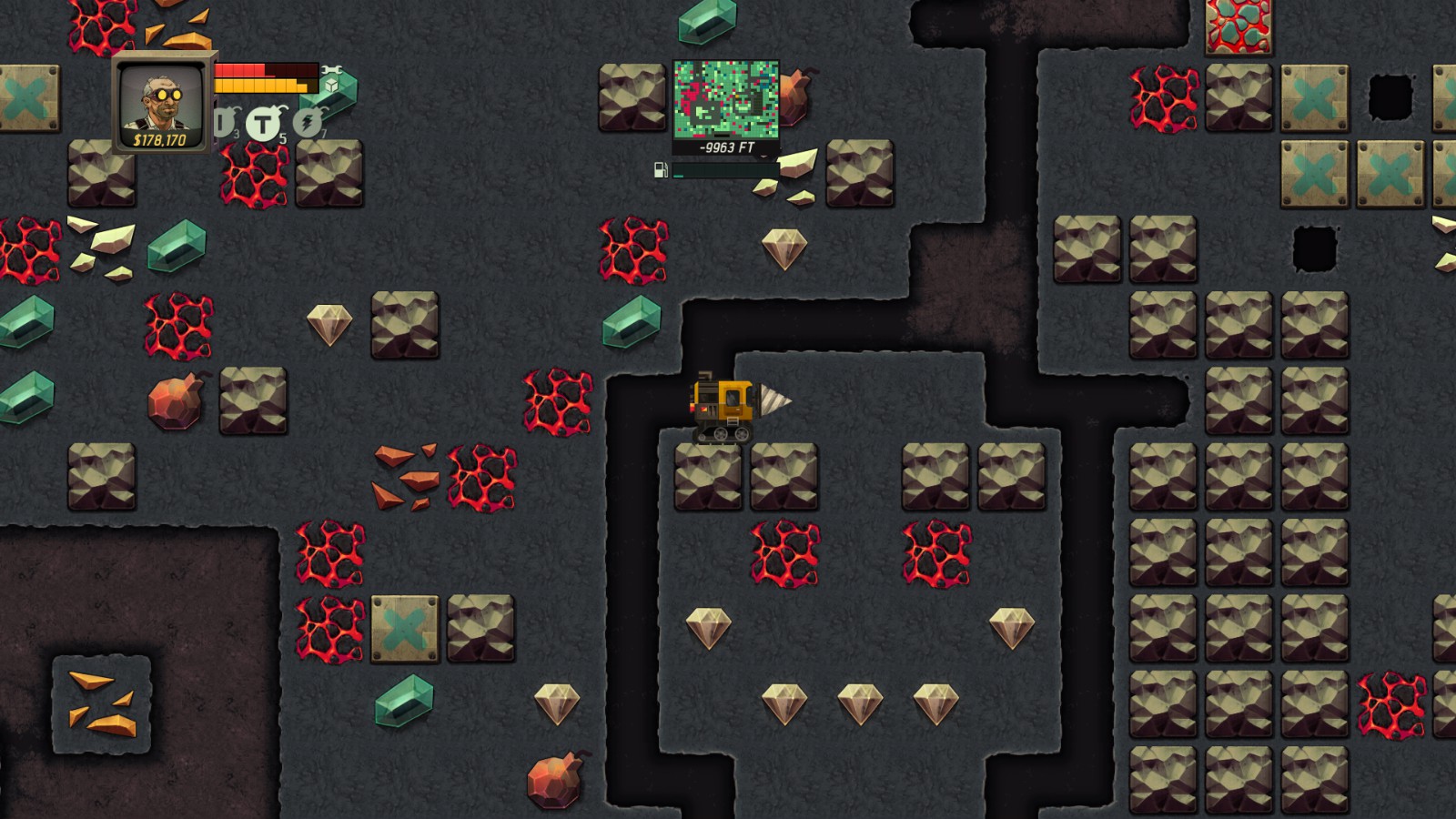The image size is (1456, 819).
Task: Click the diamond below the vehicle
Action: click(711, 629)
